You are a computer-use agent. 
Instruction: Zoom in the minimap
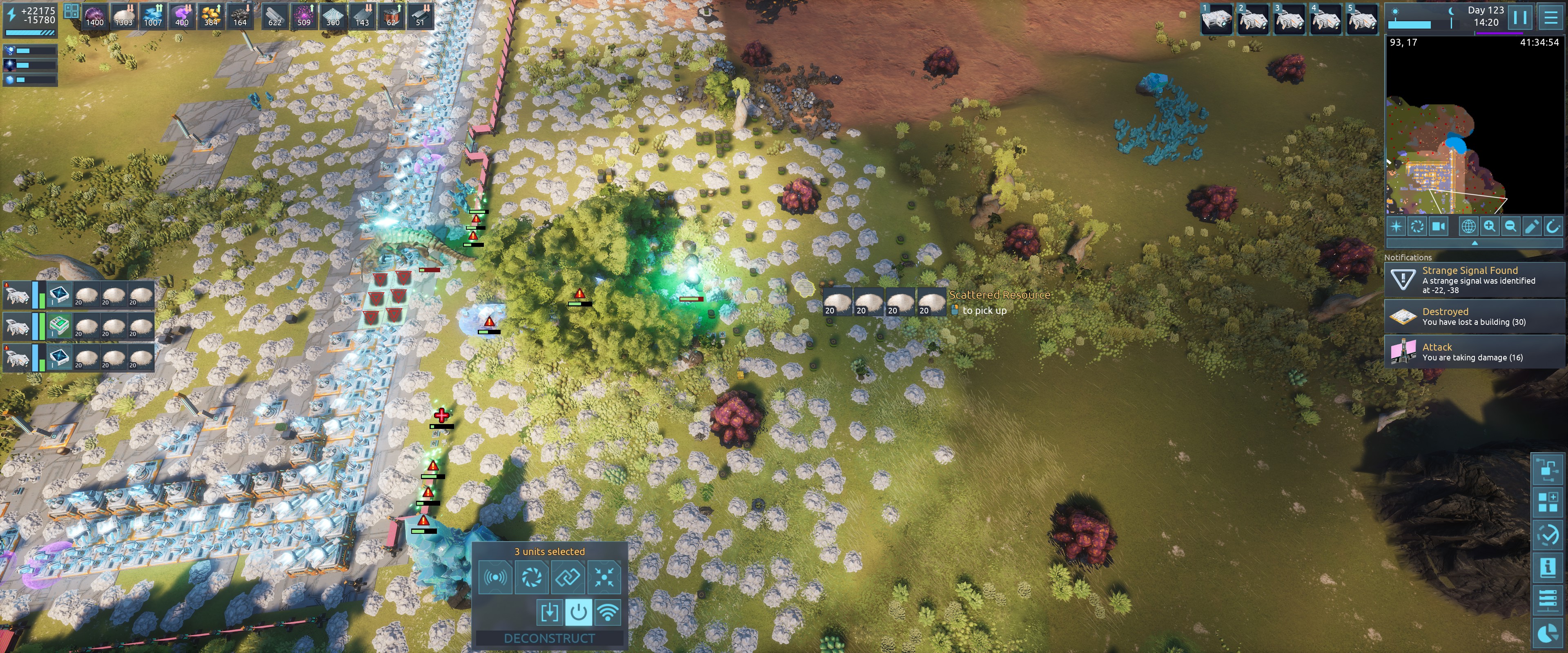coord(1490,227)
